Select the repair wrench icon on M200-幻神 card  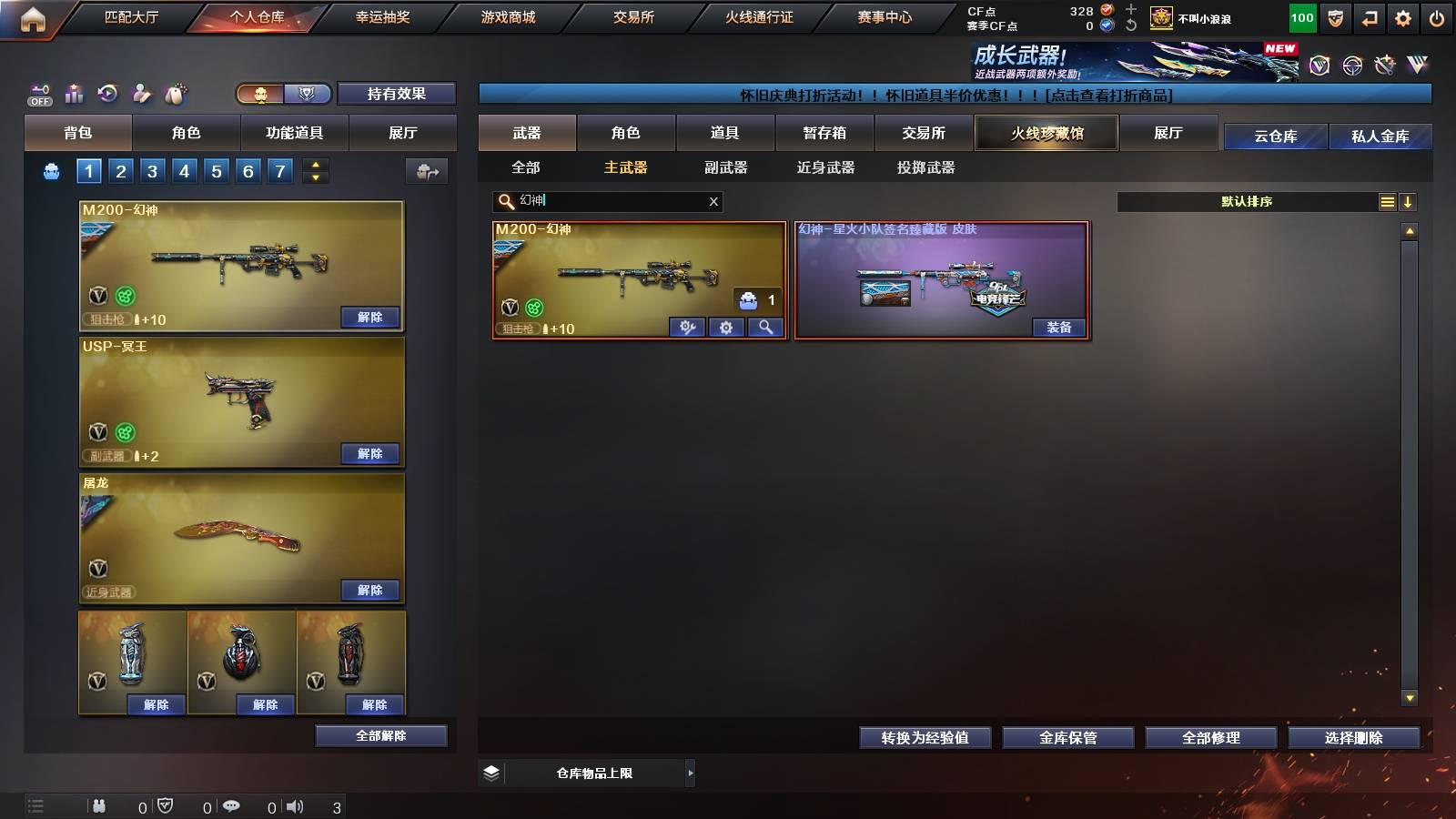687,327
